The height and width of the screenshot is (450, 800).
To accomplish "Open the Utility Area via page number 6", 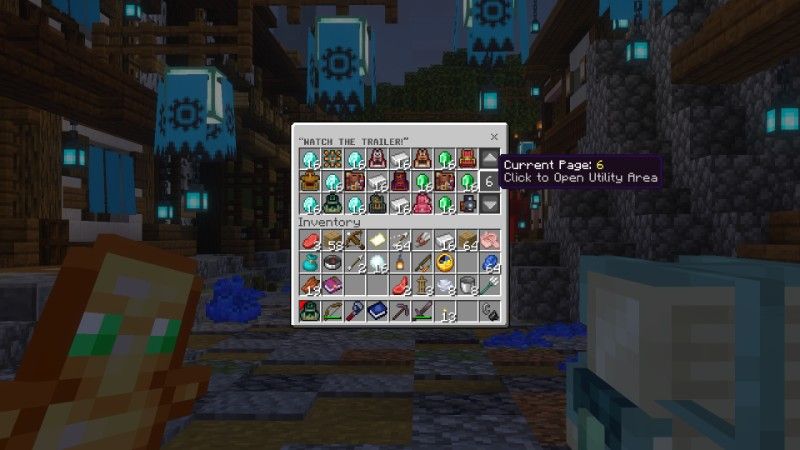I will click(x=489, y=181).
